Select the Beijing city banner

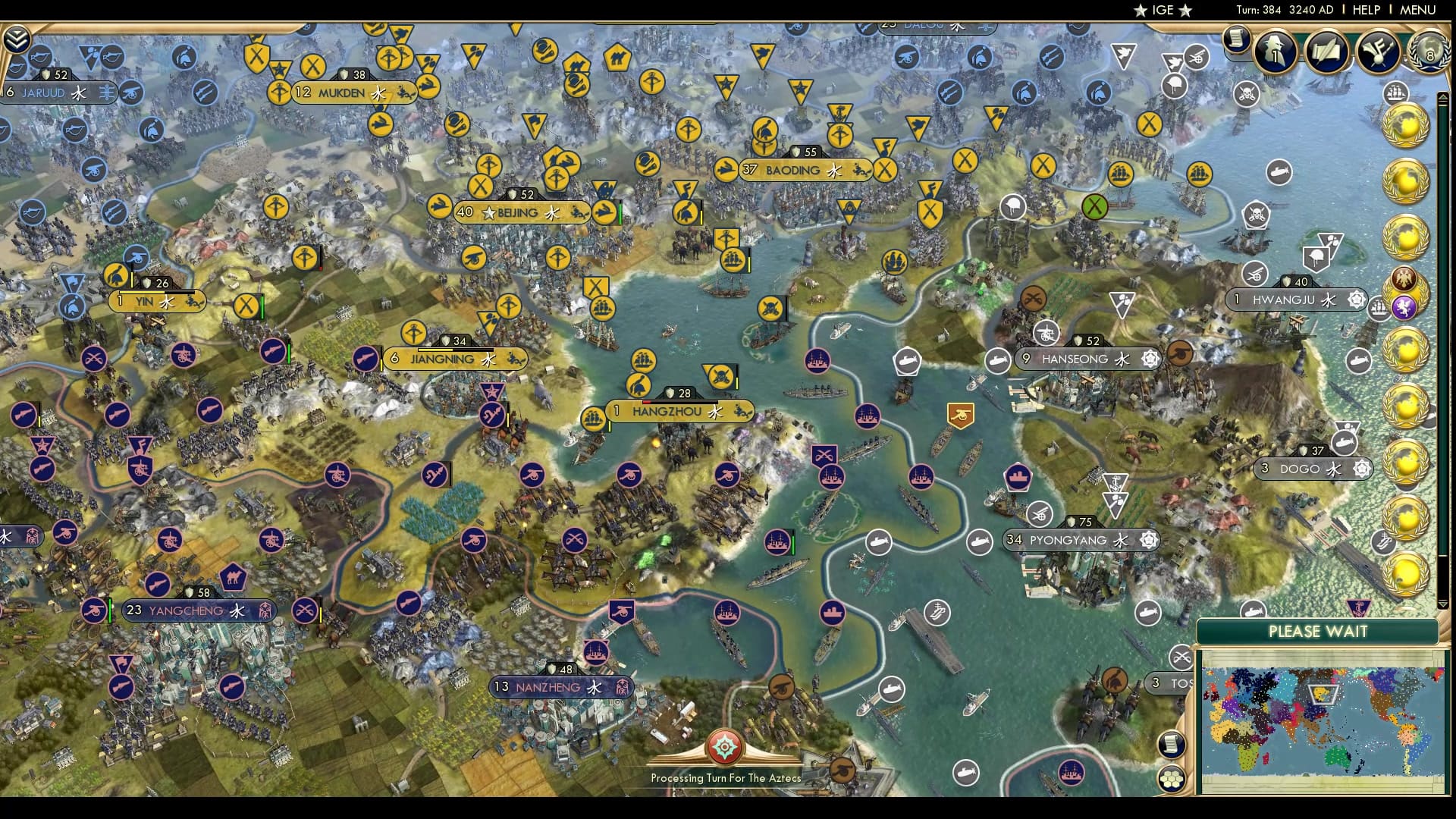519,213
